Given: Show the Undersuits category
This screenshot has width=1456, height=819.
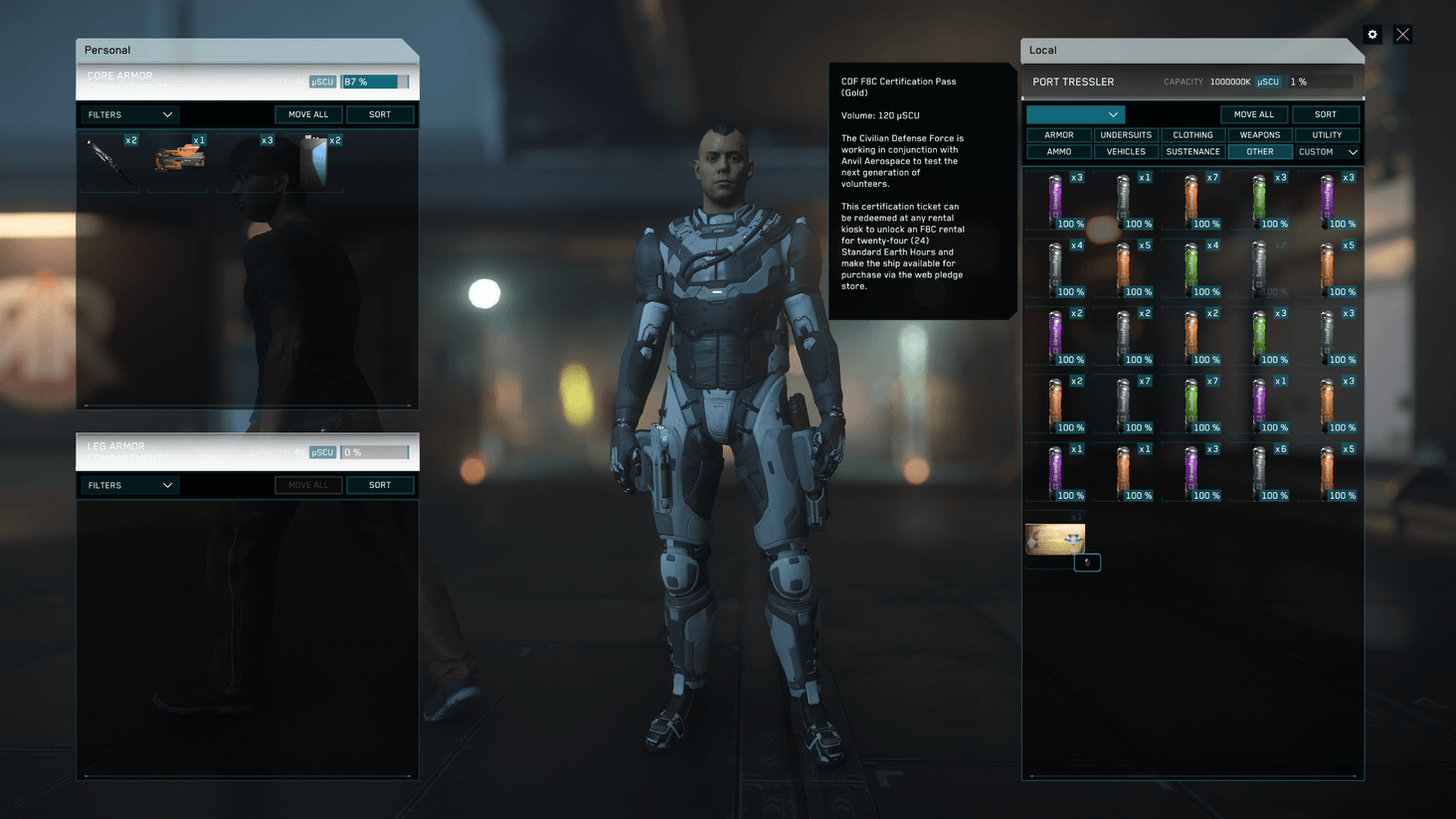Looking at the screenshot, I should 1126,135.
